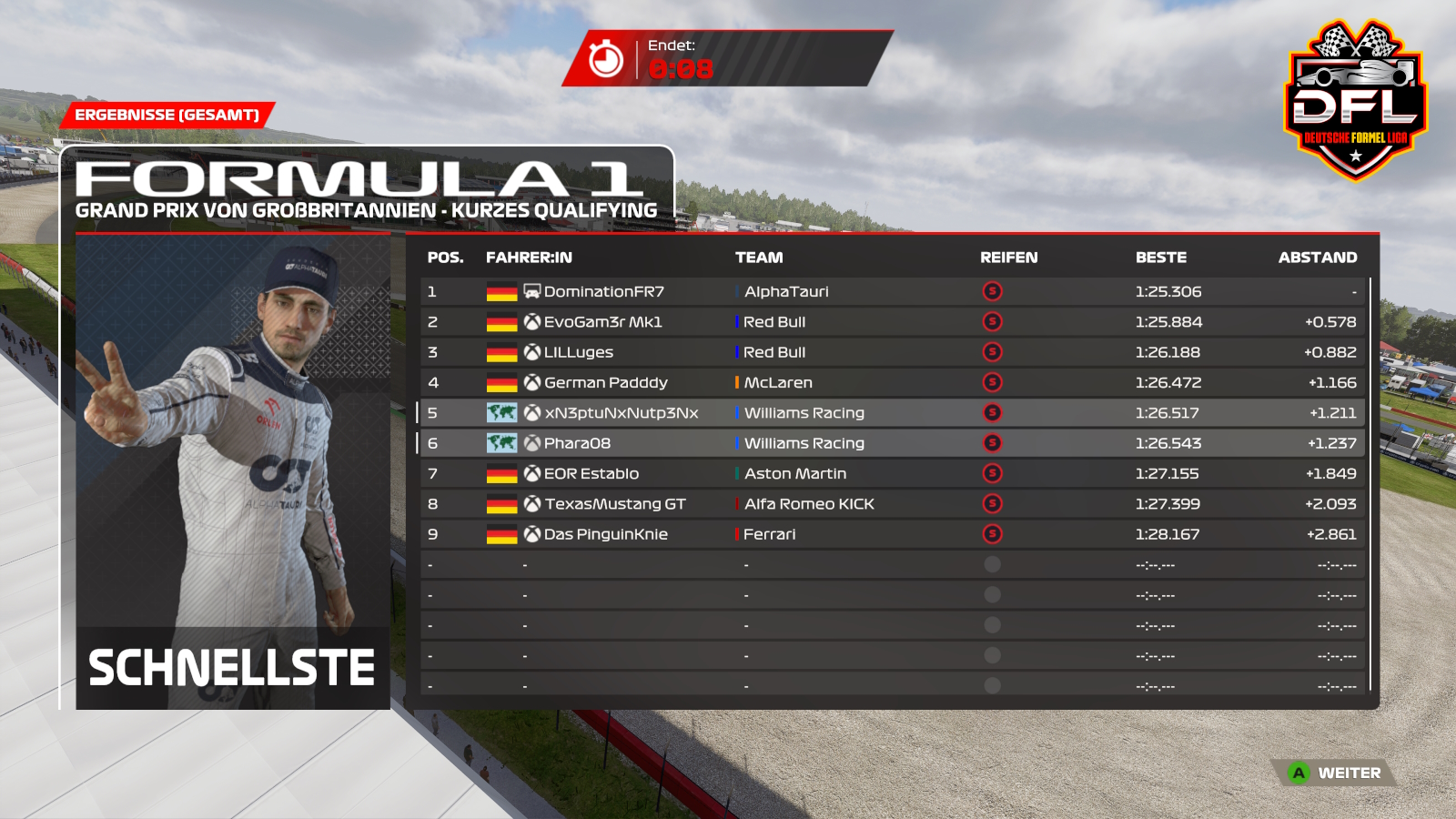1456x819 pixels.
Task: Choose the EOR Establo row
Action: [x=591, y=473]
